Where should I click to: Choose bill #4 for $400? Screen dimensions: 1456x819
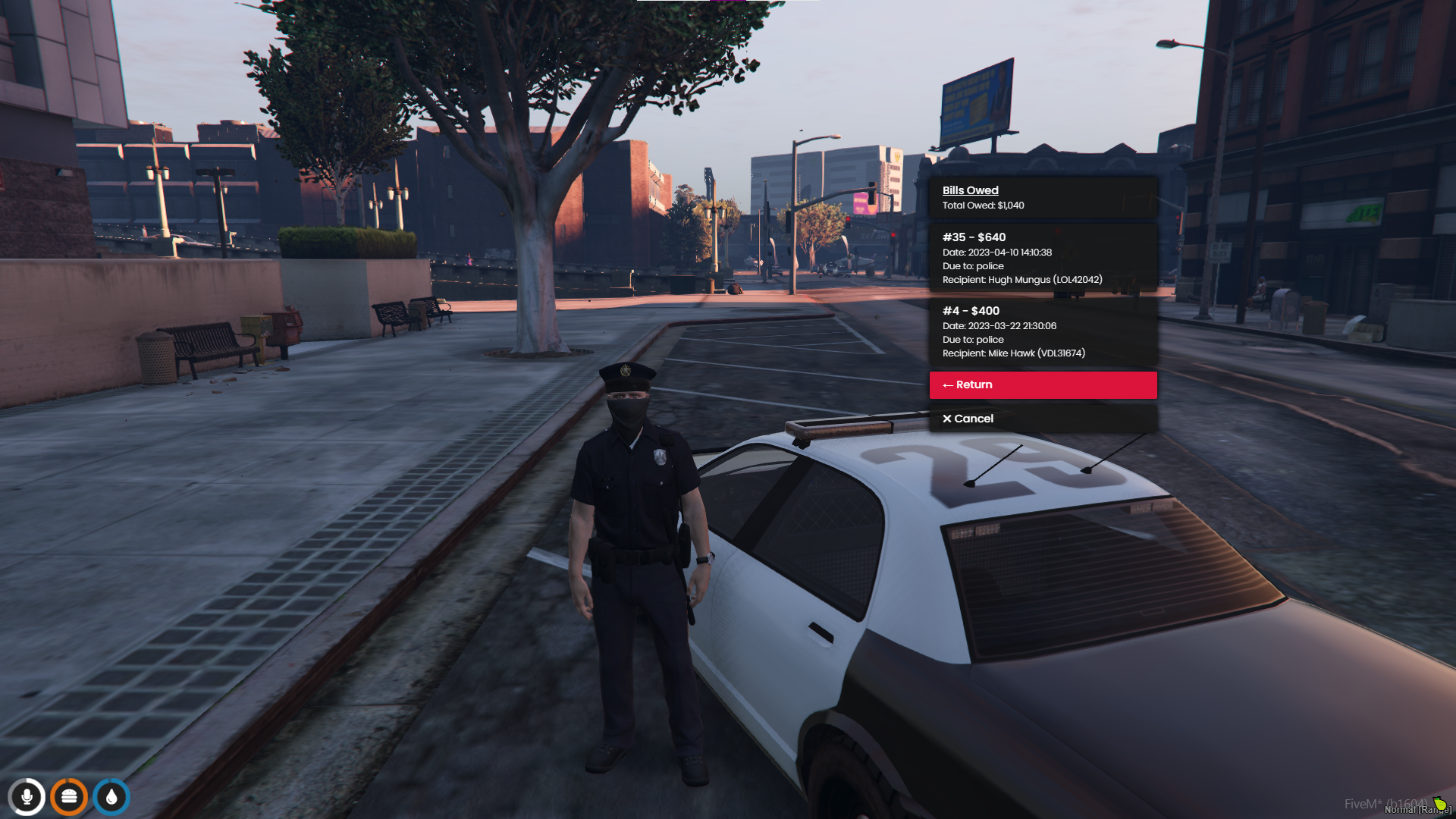(x=1043, y=331)
